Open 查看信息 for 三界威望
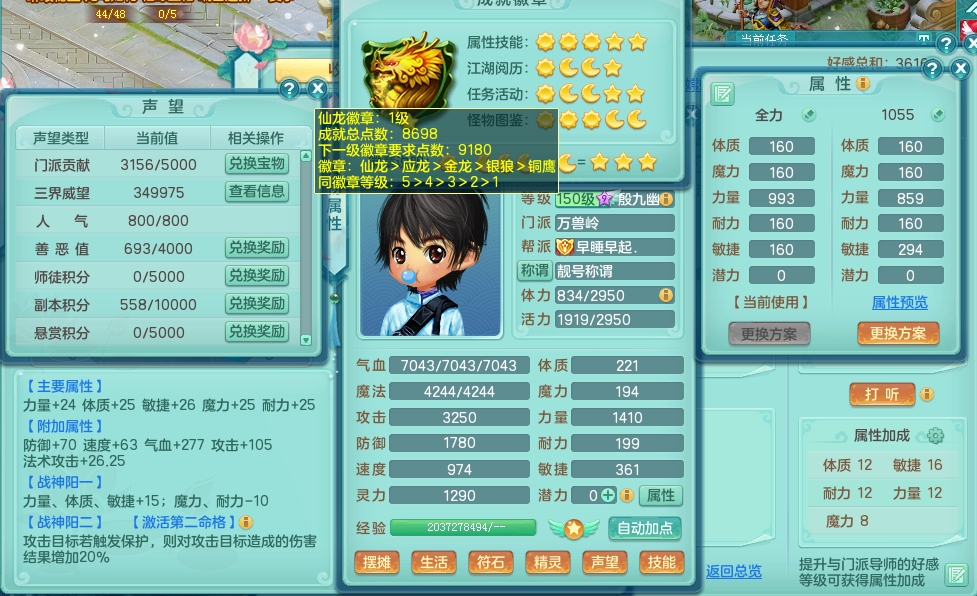The height and width of the screenshot is (596, 977). [256, 192]
